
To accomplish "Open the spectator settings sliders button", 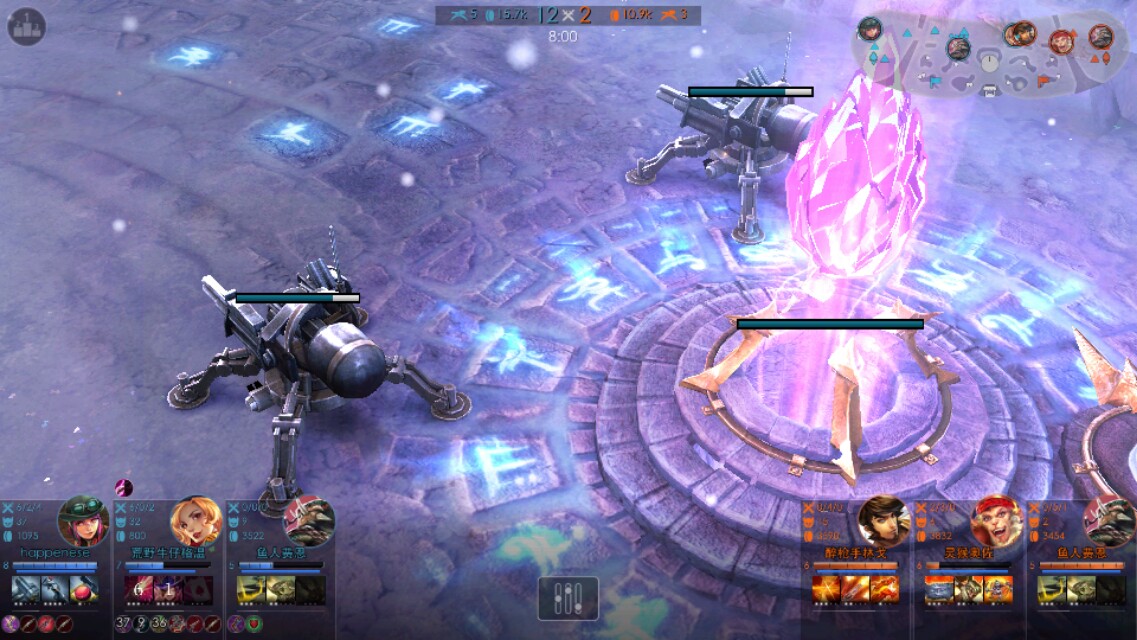I will tap(568, 598).
